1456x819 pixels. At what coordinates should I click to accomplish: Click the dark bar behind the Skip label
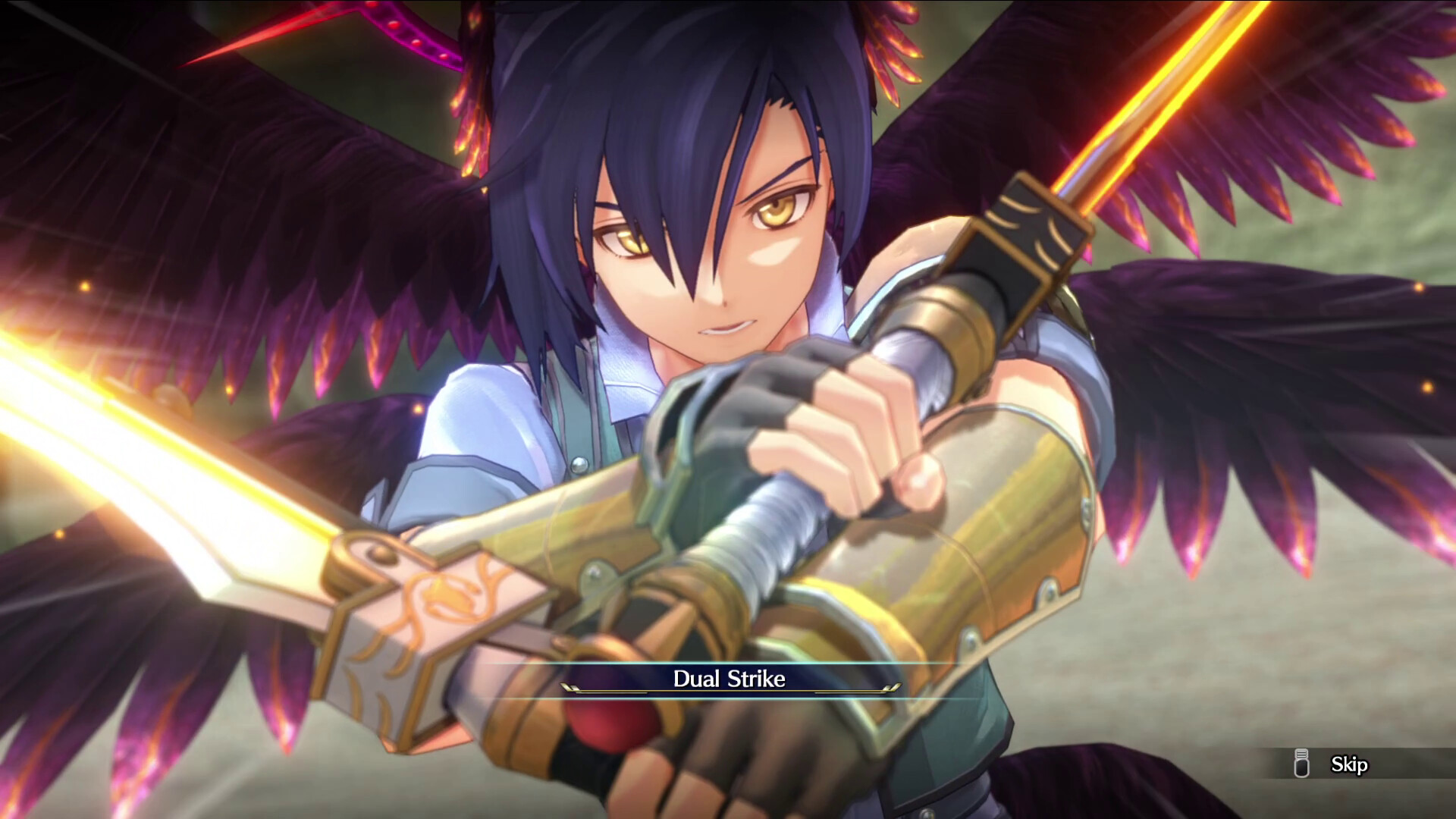click(x=1357, y=764)
